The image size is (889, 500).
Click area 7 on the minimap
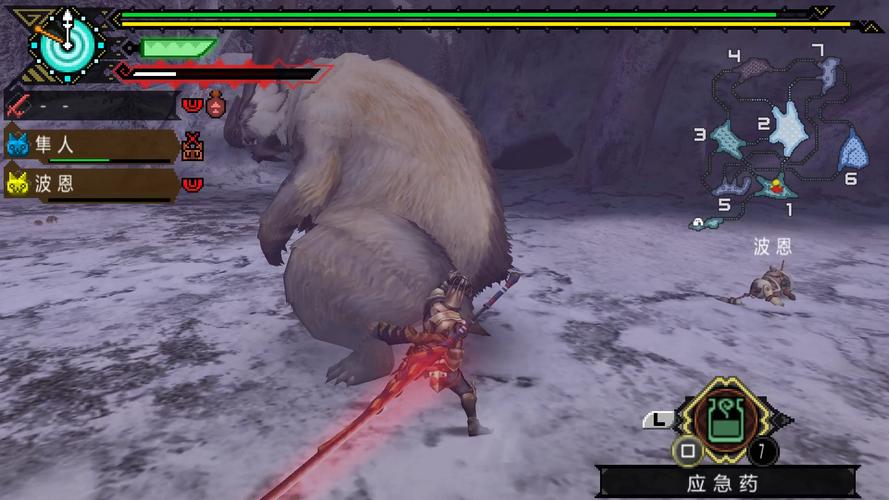pyautogui.click(x=828, y=70)
